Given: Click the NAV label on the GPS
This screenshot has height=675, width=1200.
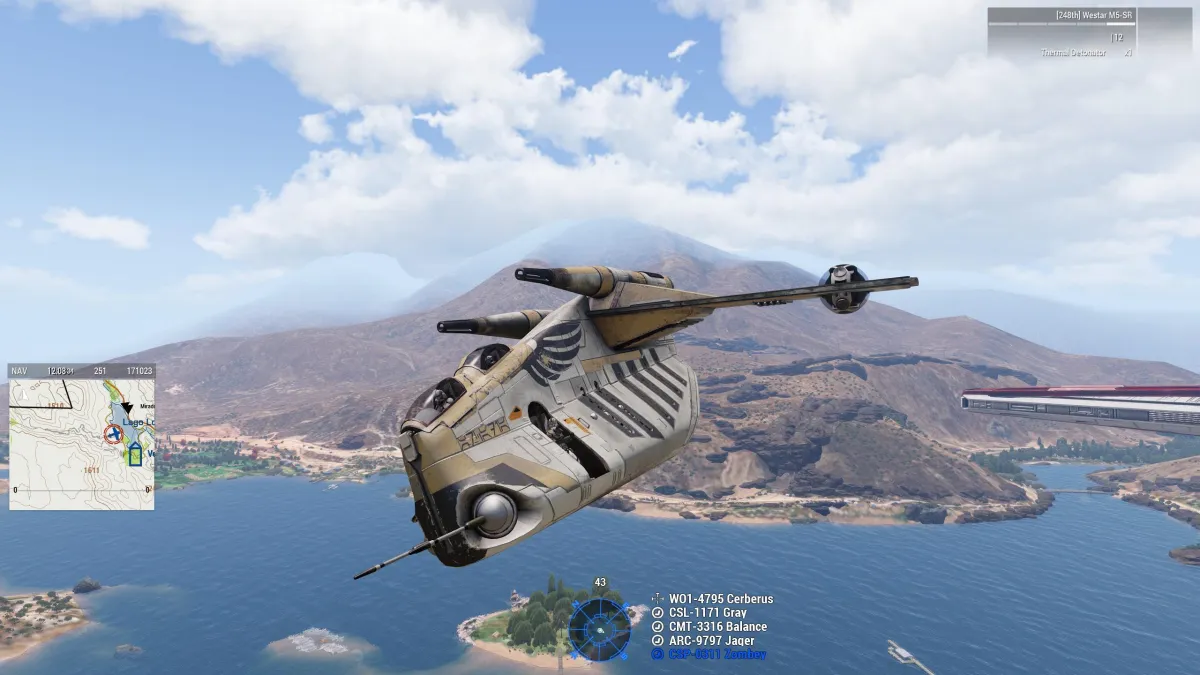Looking at the screenshot, I should [x=19, y=371].
